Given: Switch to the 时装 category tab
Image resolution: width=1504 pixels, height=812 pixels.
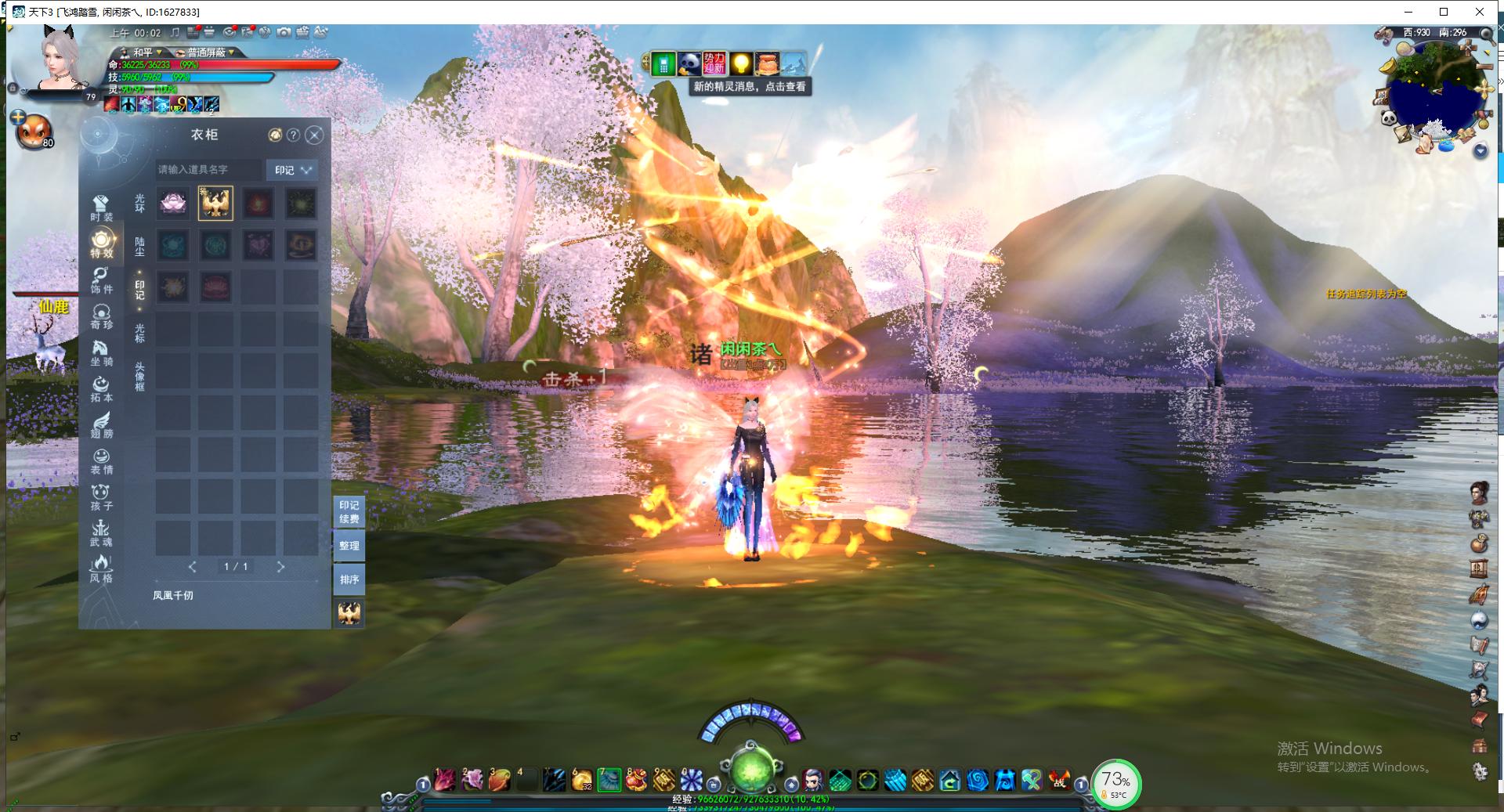Looking at the screenshot, I should (101, 209).
